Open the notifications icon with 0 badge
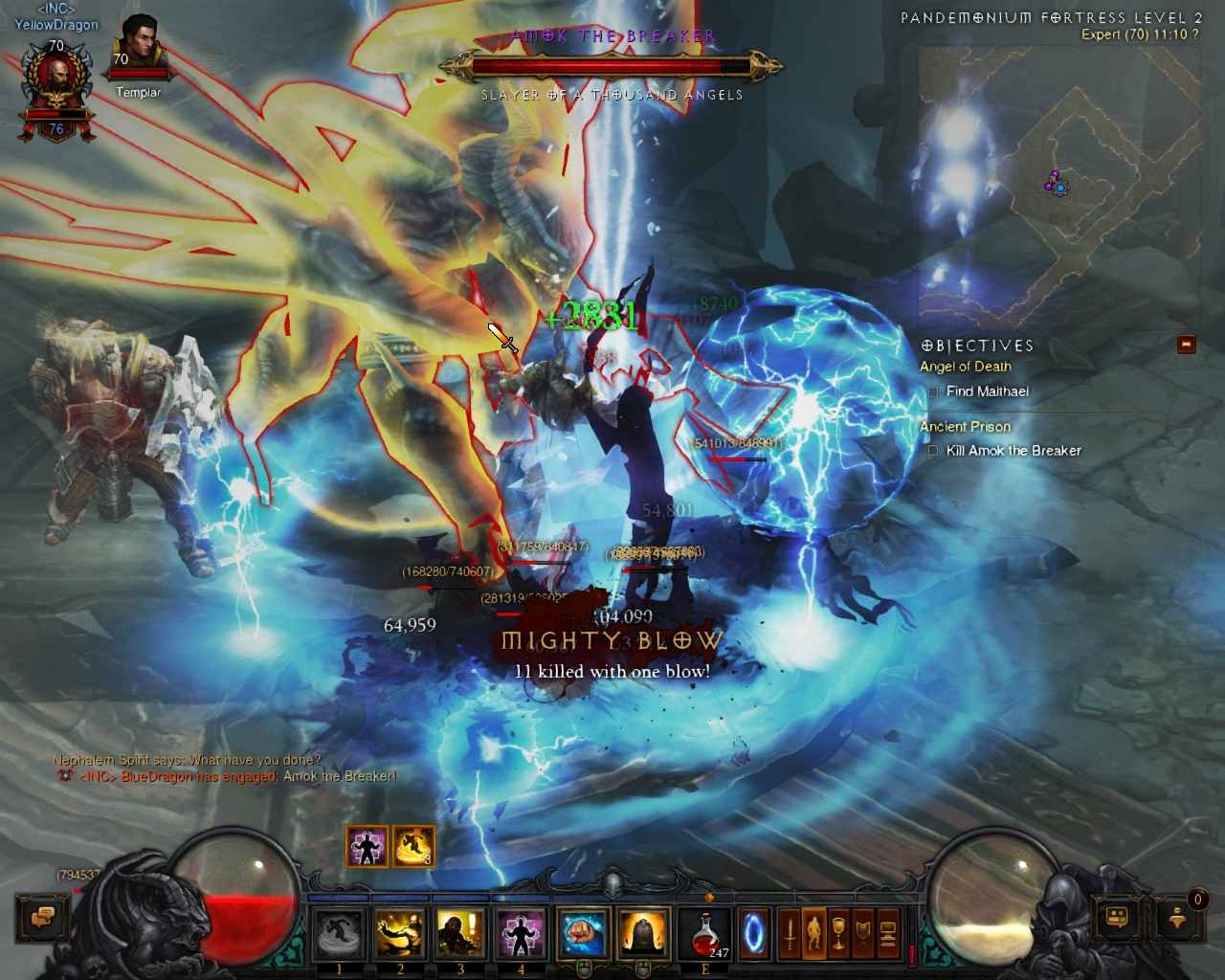Viewport: 1225px width, 980px height. tap(1178, 918)
